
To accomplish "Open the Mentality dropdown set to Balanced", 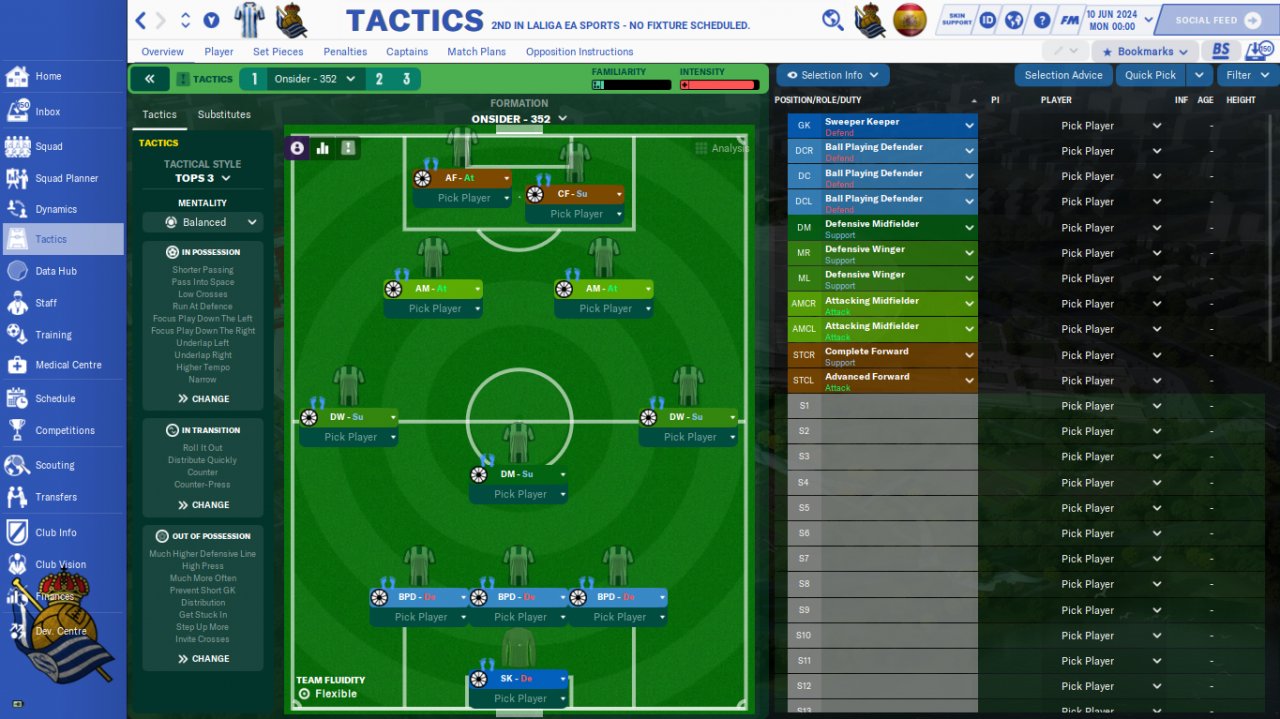I will [x=203, y=222].
